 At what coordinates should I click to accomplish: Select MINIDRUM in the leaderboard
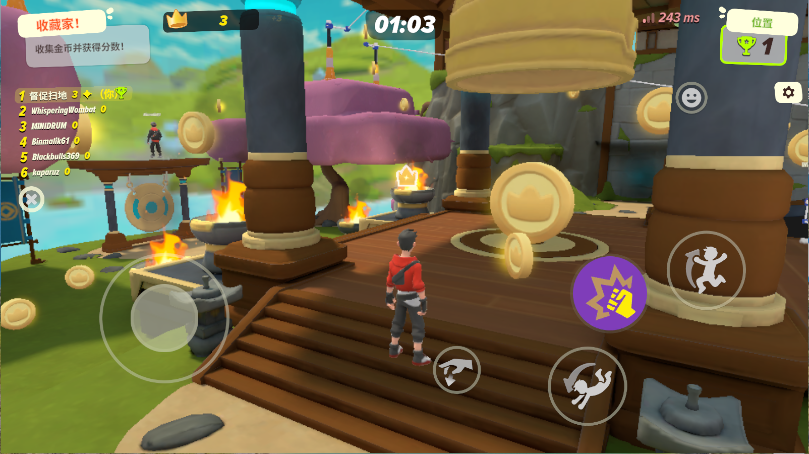click(54, 125)
